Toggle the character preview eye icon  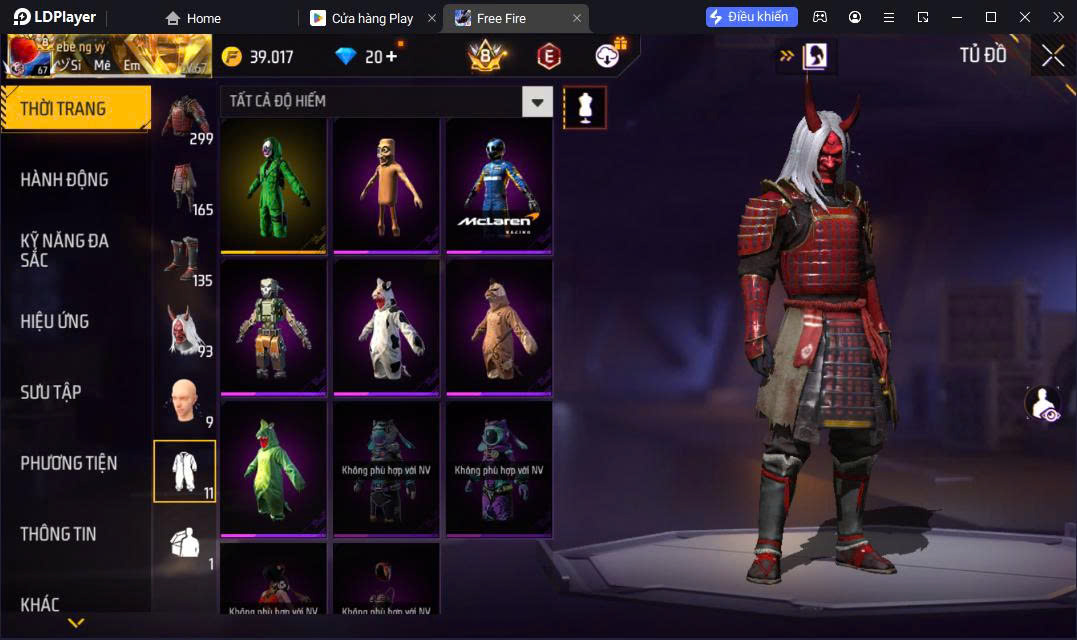point(1042,404)
